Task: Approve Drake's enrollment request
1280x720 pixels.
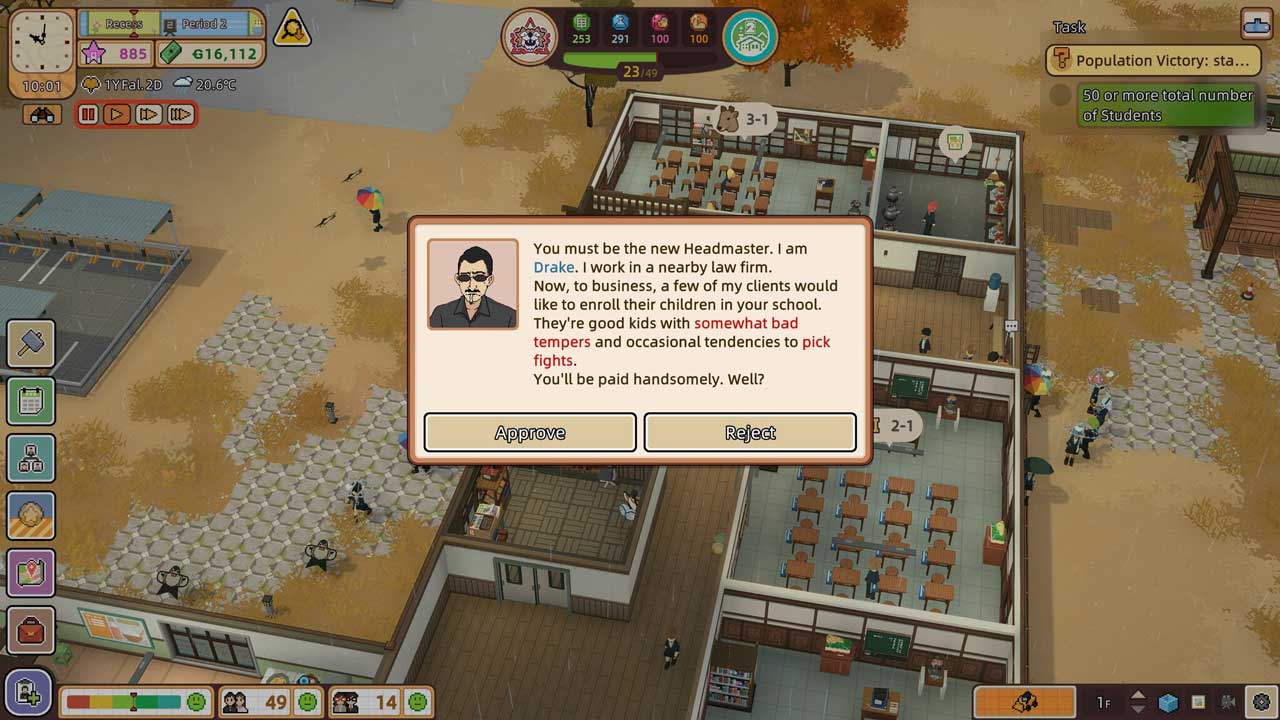Action: [x=530, y=432]
